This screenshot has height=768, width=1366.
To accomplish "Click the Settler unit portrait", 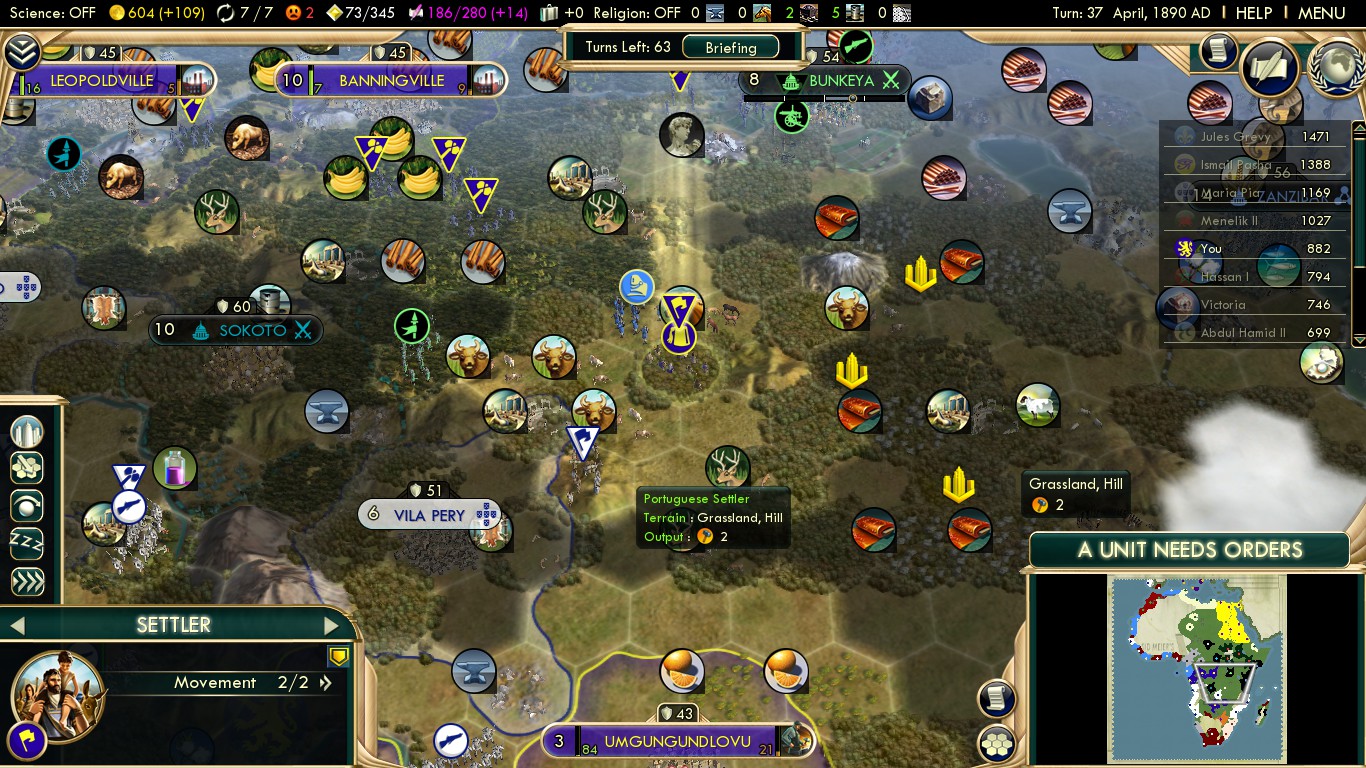I will point(57,694).
